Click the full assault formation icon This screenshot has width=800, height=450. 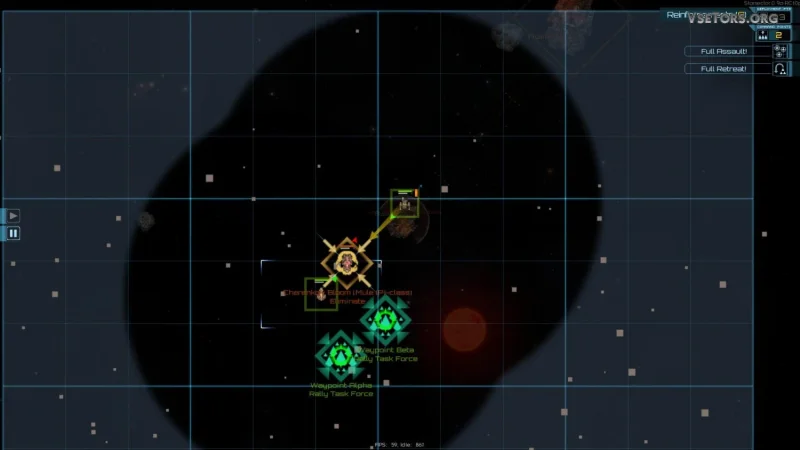point(780,51)
